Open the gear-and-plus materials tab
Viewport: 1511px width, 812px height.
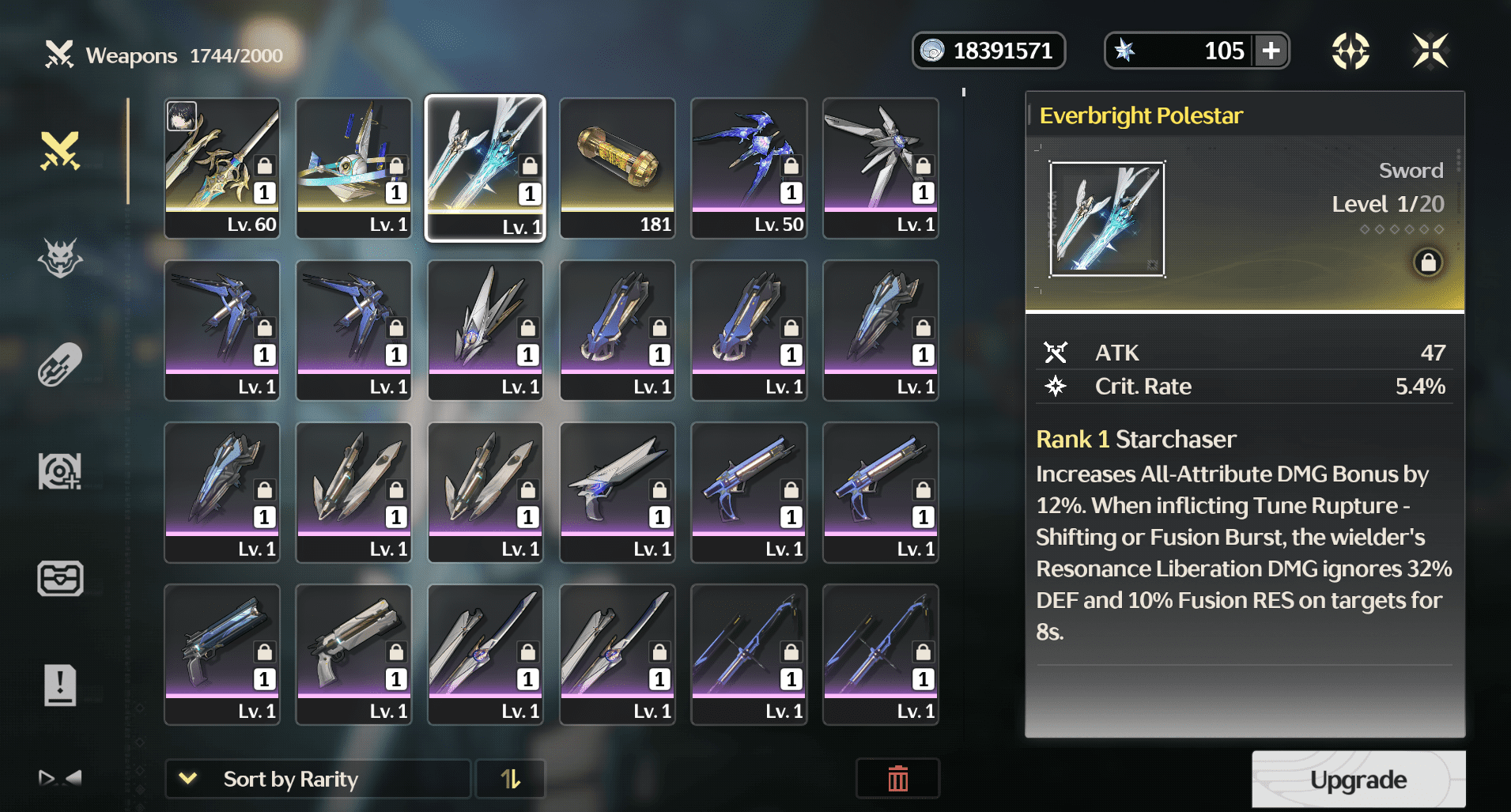[x=60, y=472]
